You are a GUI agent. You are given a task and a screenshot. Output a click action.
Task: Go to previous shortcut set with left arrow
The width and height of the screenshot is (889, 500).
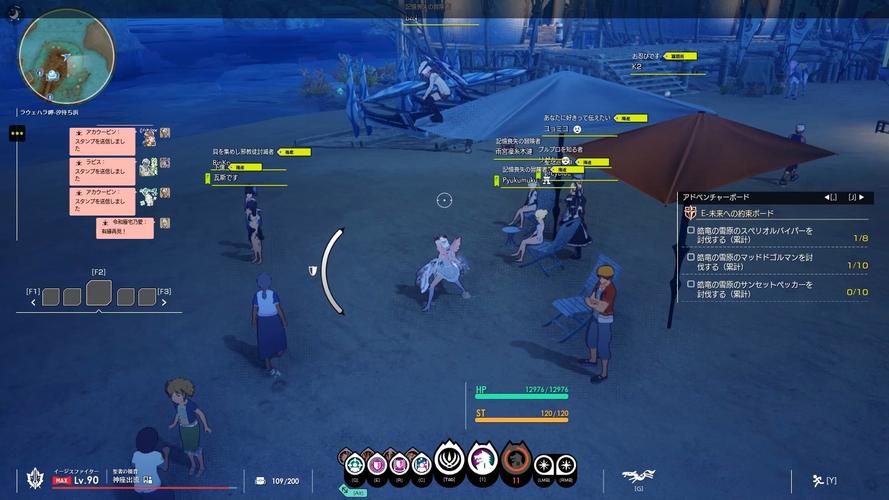[43, 298]
